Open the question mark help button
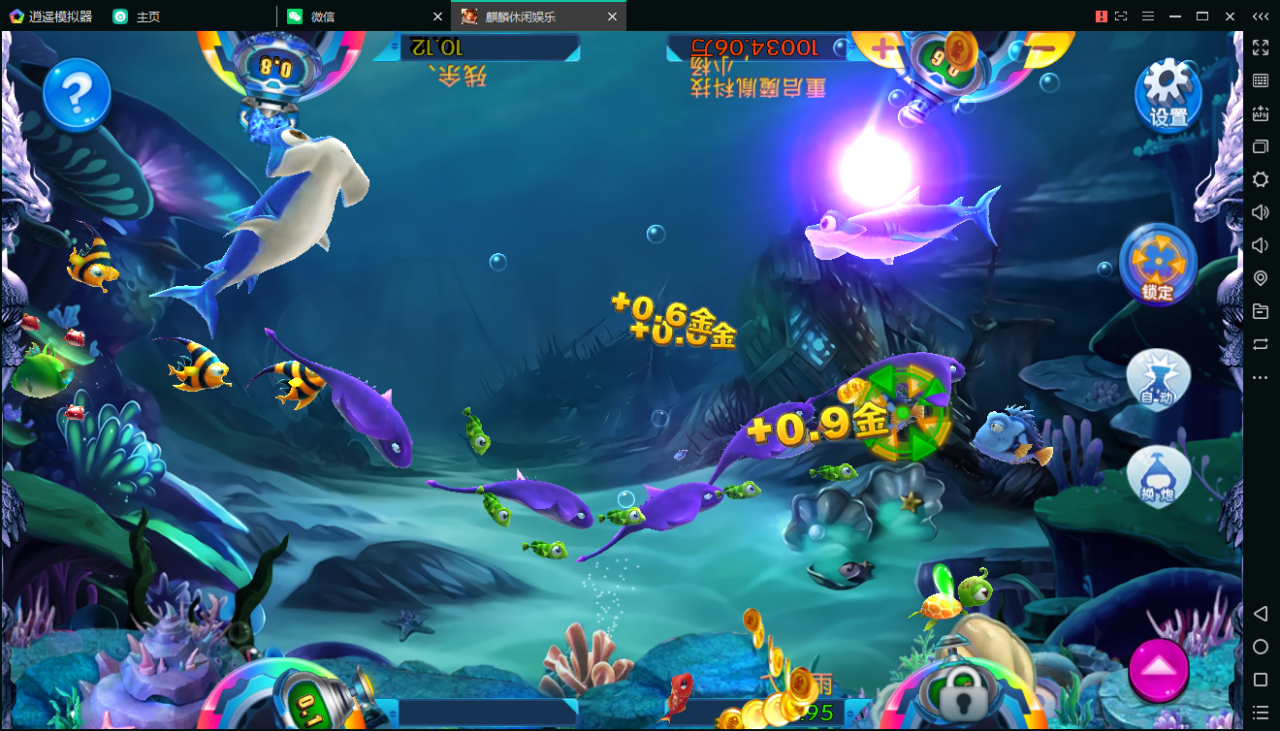 [x=76, y=94]
